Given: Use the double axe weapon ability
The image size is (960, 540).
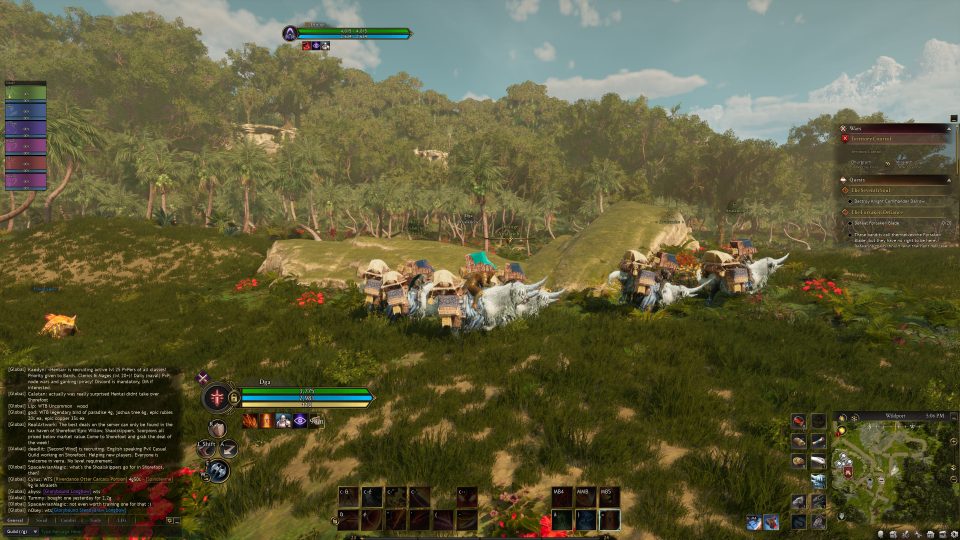Looking at the screenshot, I should click(x=218, y=470).
